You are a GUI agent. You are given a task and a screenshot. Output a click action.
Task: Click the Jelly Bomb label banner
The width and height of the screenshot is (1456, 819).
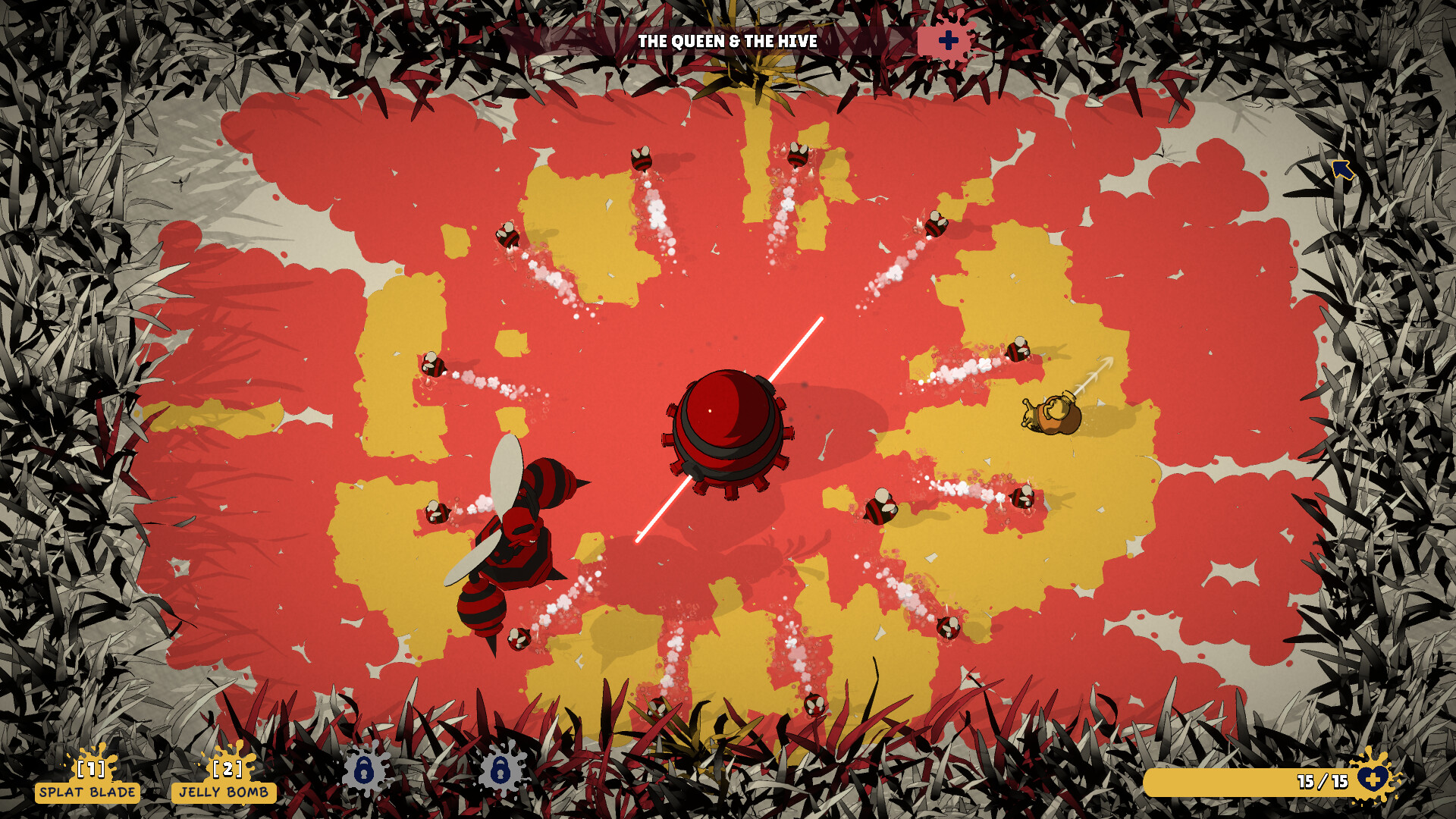pyautogui.click(x=224, y=794)
